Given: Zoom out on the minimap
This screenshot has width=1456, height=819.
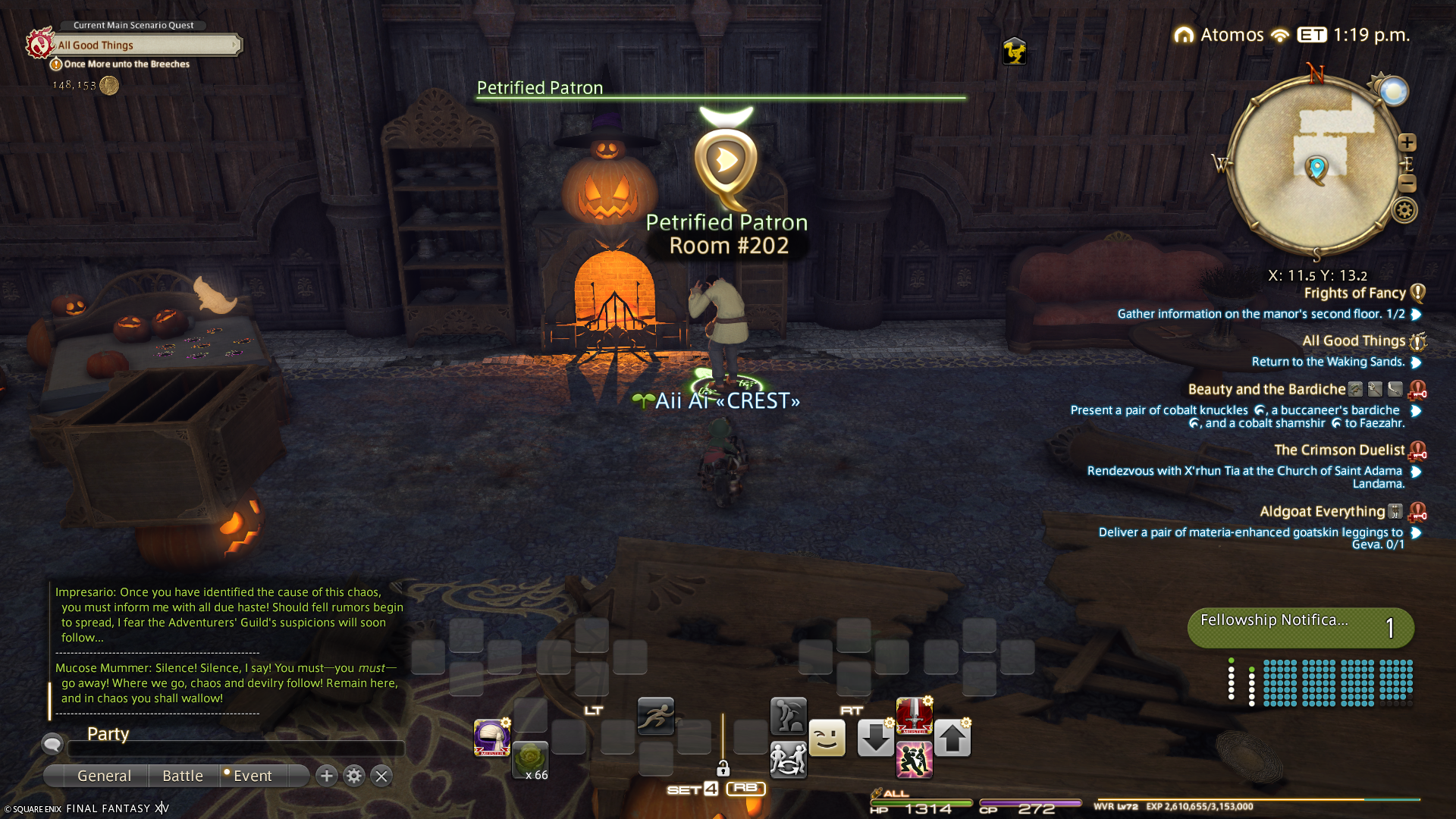Looking at the screenshot, I should coord(1407,184).
